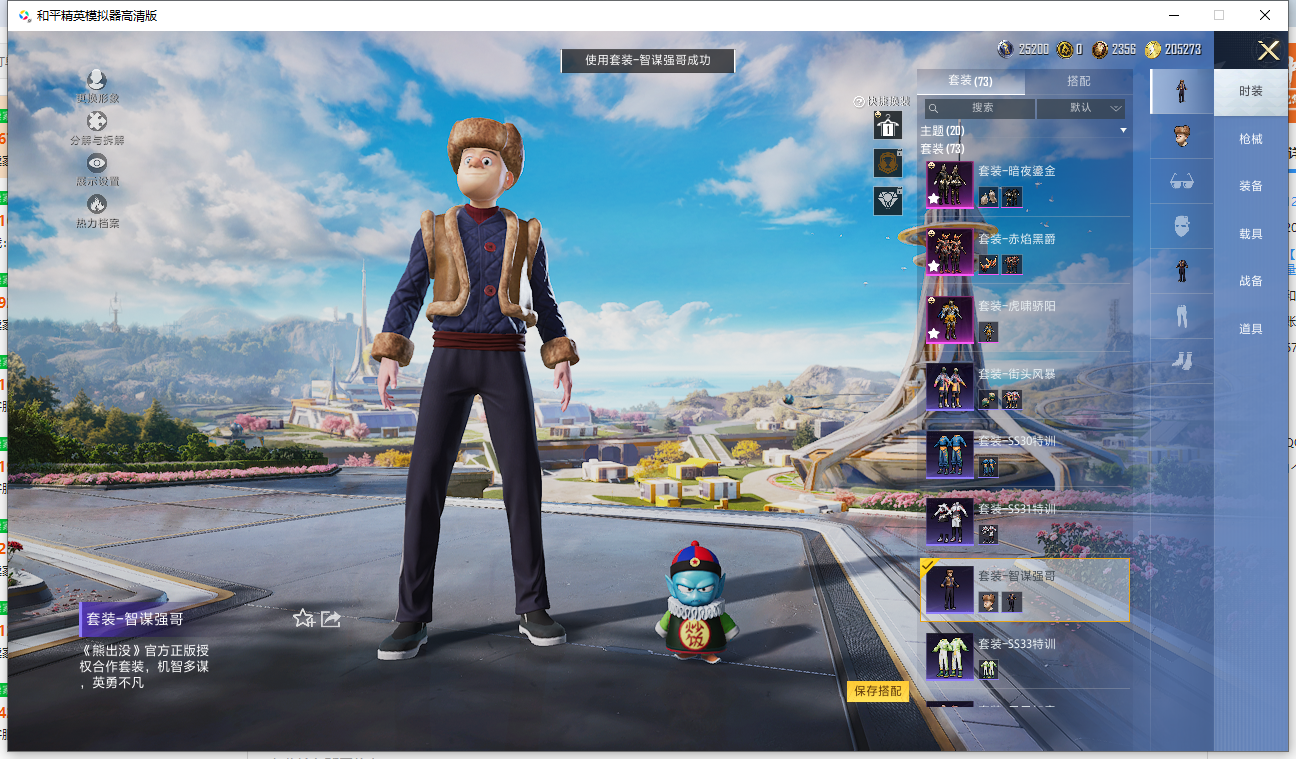Screen dimensions: 1296x759
Task: Open the 枪械 category
Action: 1250,139
